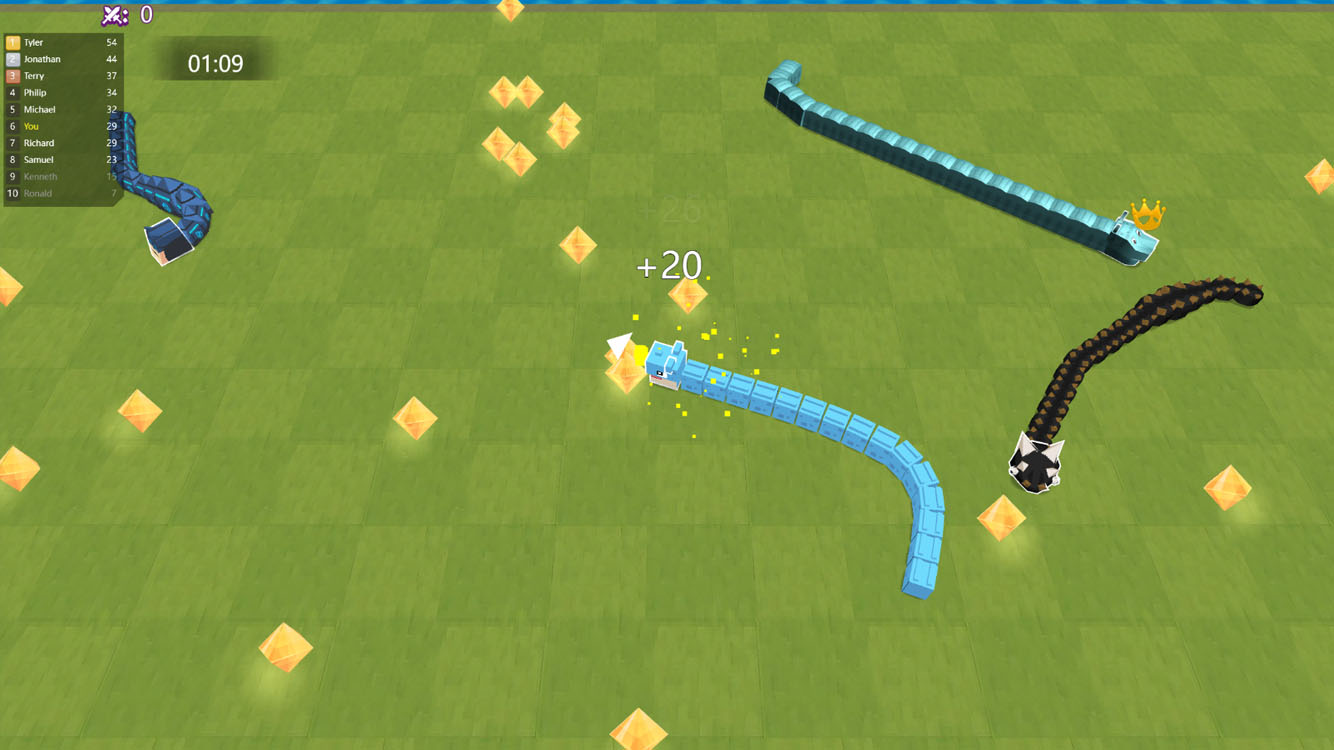The image size is (1334, 750).
Task: Click Richard's name in the leaderboard
Action: [x=38, y=142]
